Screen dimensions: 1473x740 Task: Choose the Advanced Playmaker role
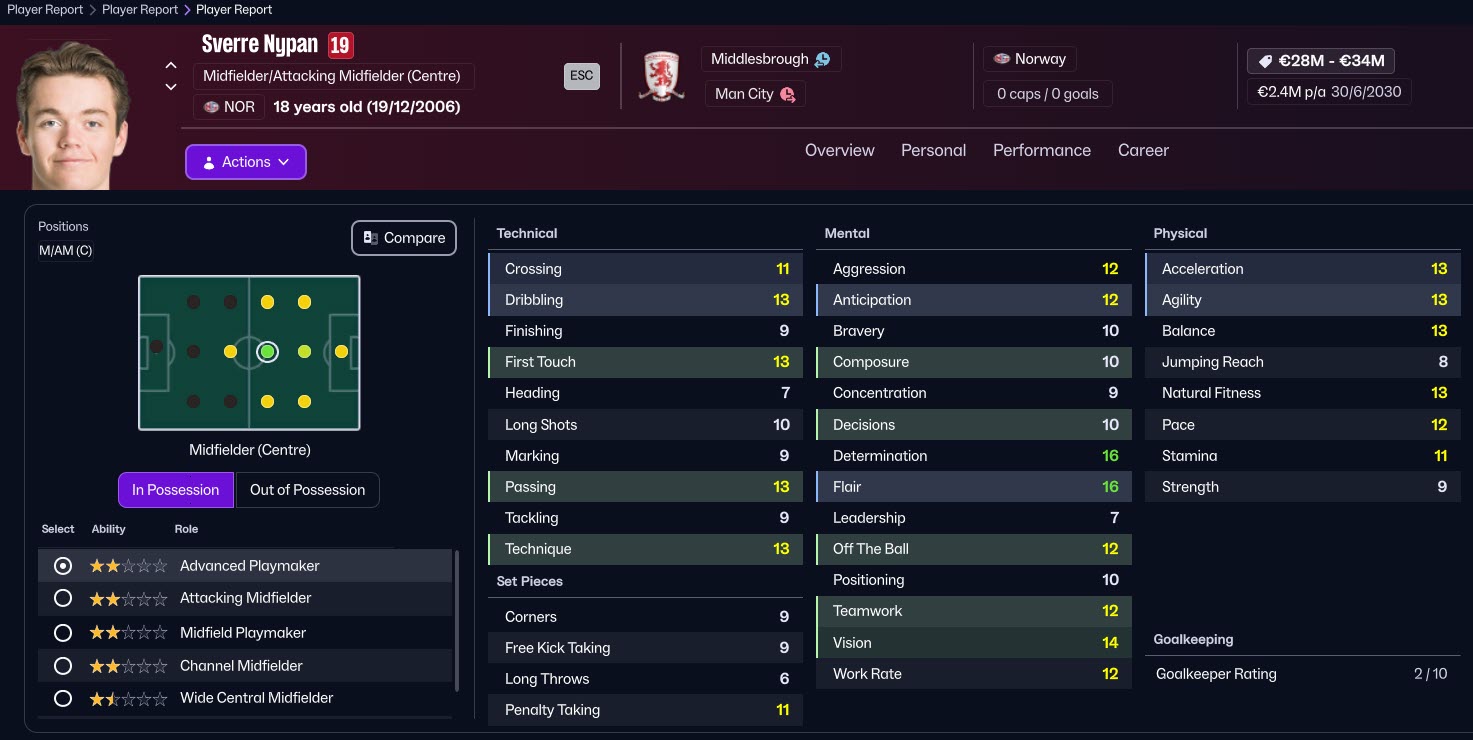(63, 566)
